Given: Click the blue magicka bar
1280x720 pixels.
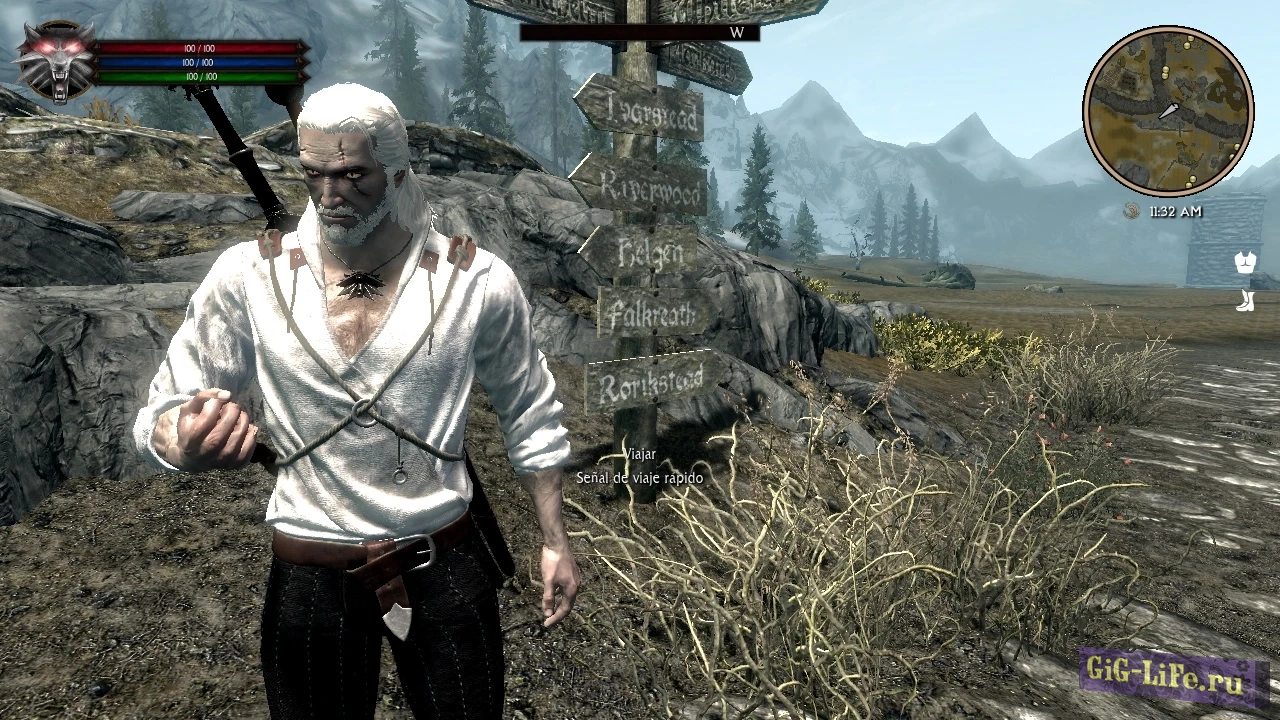Looking at the screenshot, I should pos(200,61).
